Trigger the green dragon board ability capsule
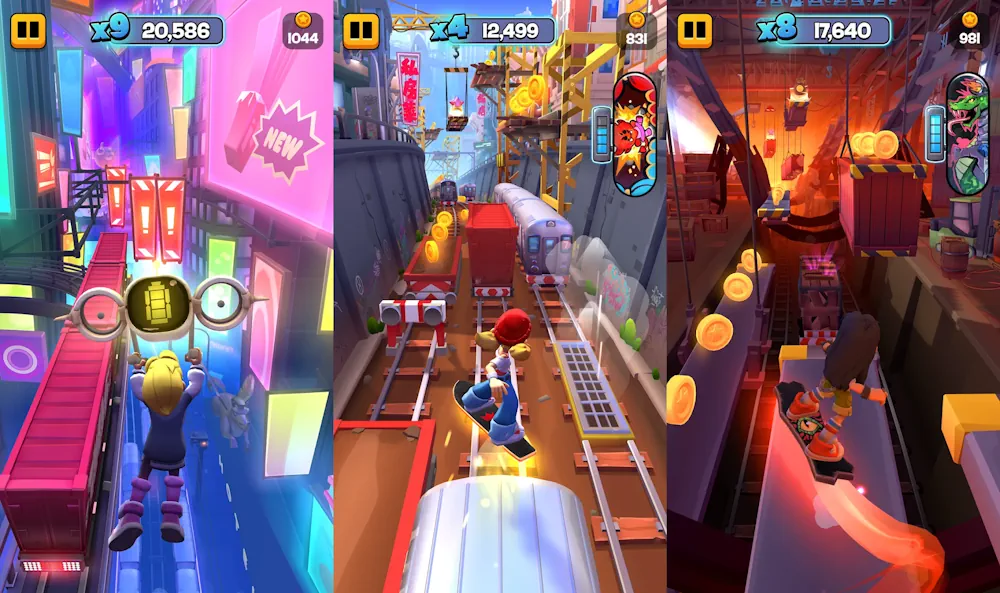The image size is (1000, 593). [x=967, y=133]
